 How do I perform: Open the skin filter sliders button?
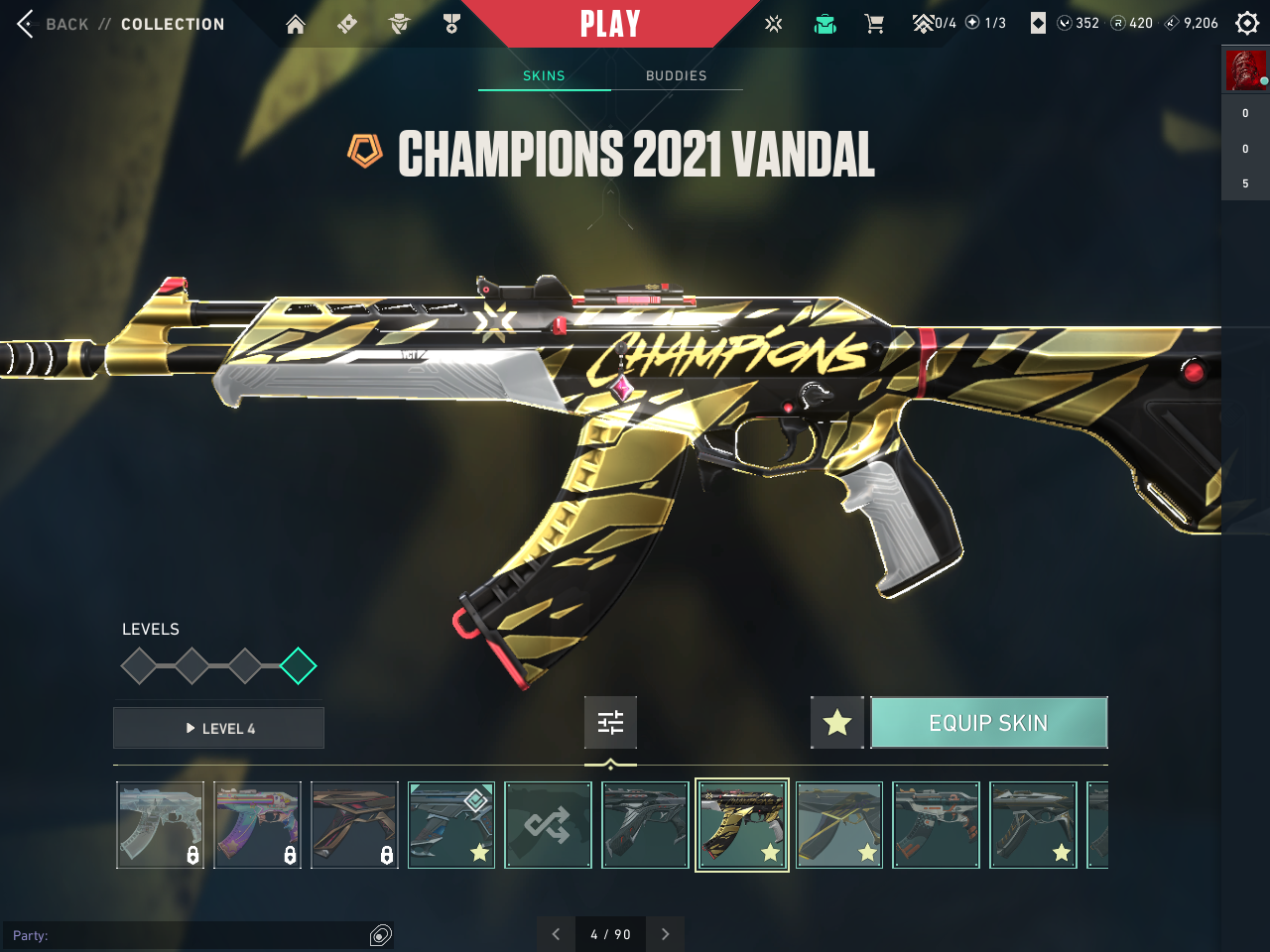tap(610, 723)
